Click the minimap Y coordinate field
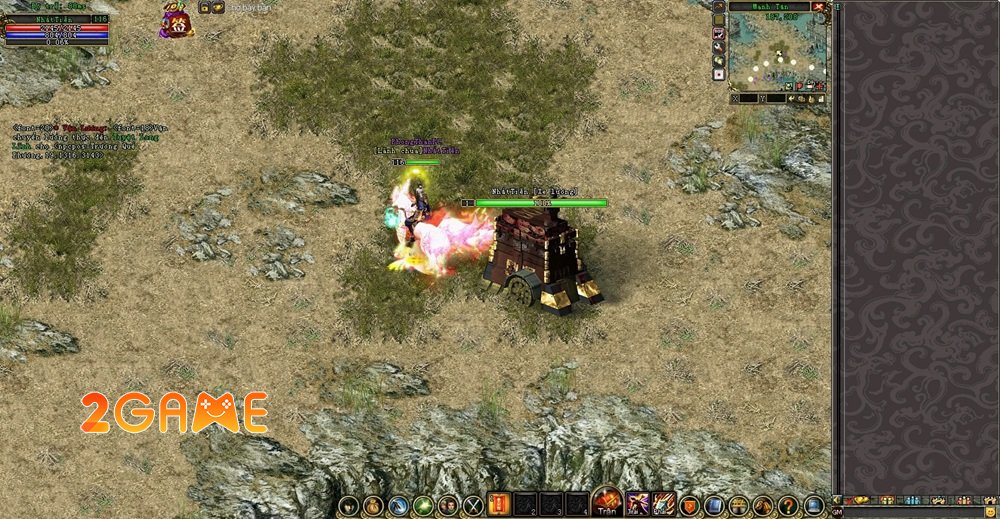The height and width of the screenshot is (519, 1000). coord(776,99)
